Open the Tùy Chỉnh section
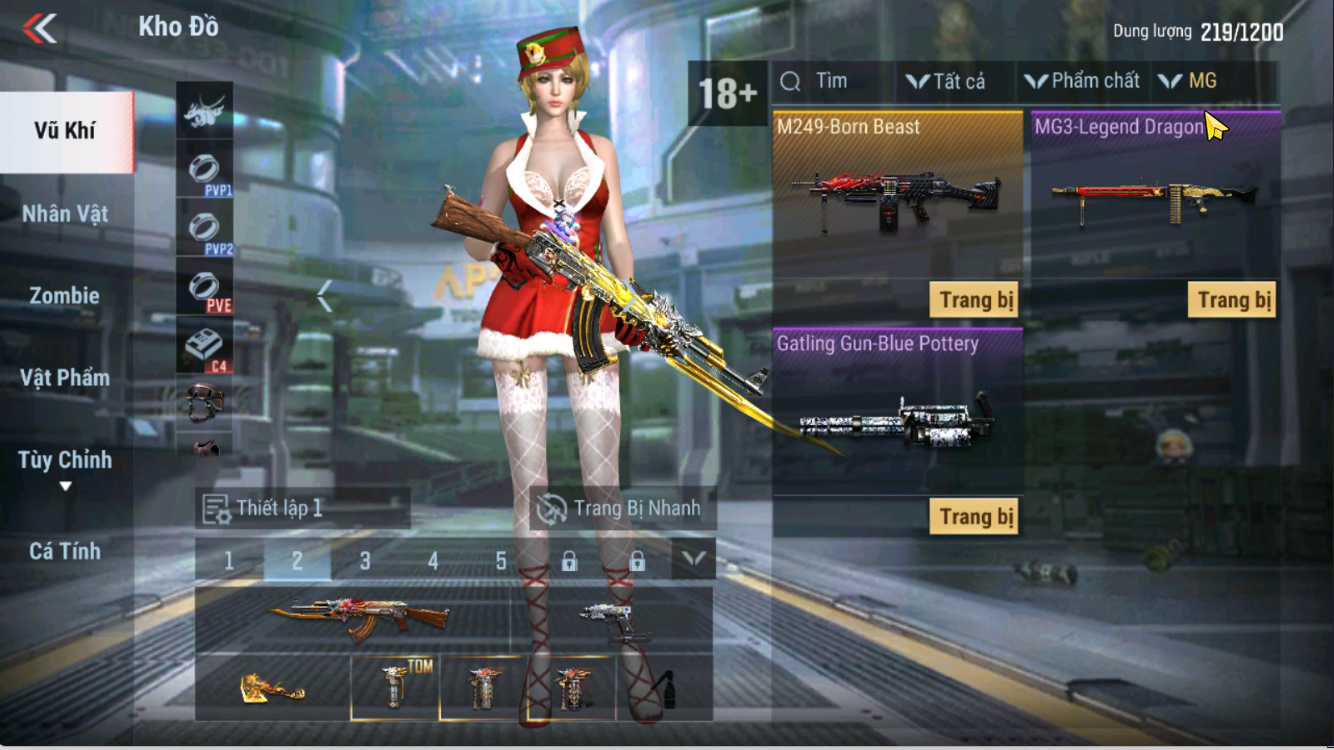The width and height of the screenshot is (1334, 750). point(65,461)
